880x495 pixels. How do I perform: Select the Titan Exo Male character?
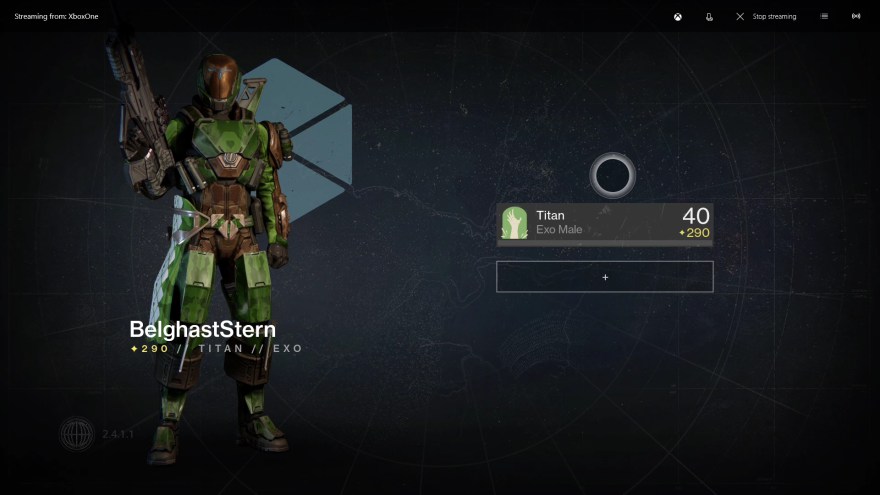pyautogui.click(x=604, y=223)
